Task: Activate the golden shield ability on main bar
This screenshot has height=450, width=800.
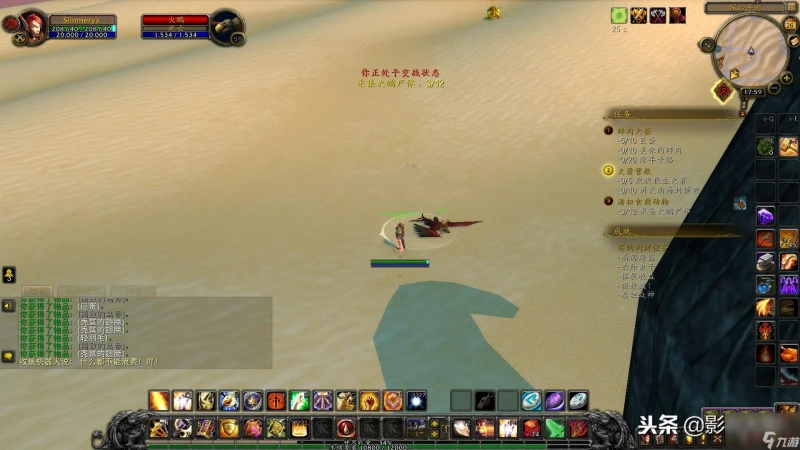Action: click(x=230, y=429)
